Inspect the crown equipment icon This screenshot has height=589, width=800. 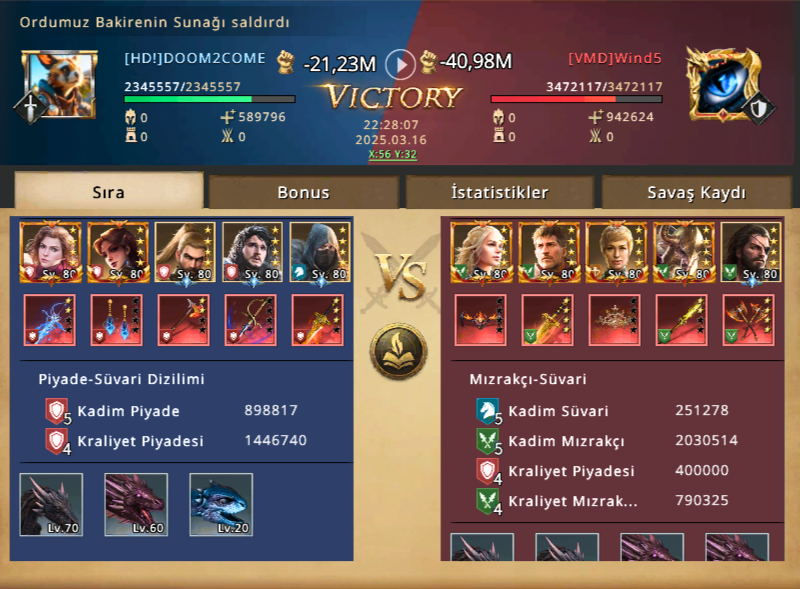tap(615, 320)
